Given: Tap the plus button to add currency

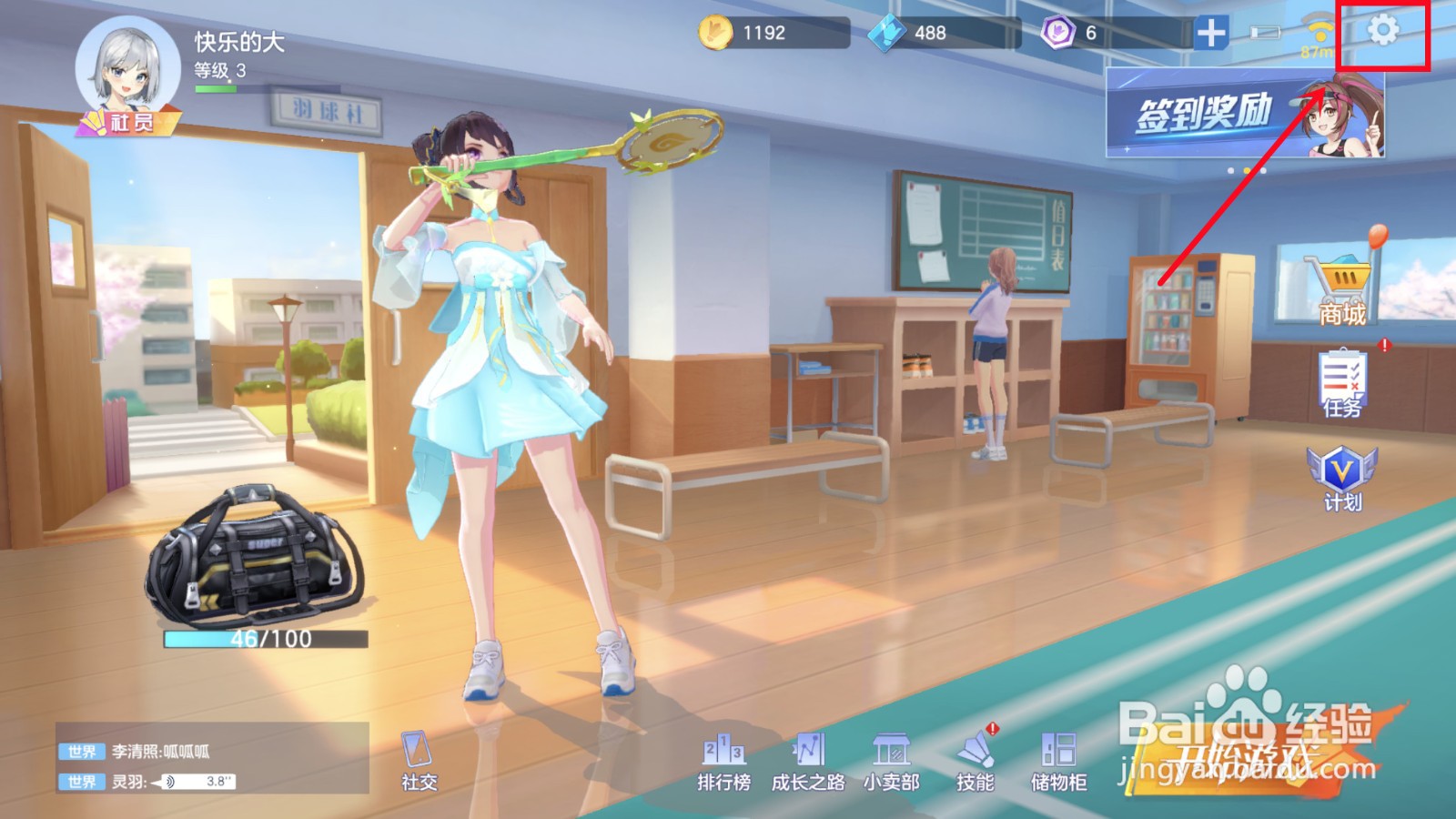Looking at the screenshot, I should [x=1211, y=33].
